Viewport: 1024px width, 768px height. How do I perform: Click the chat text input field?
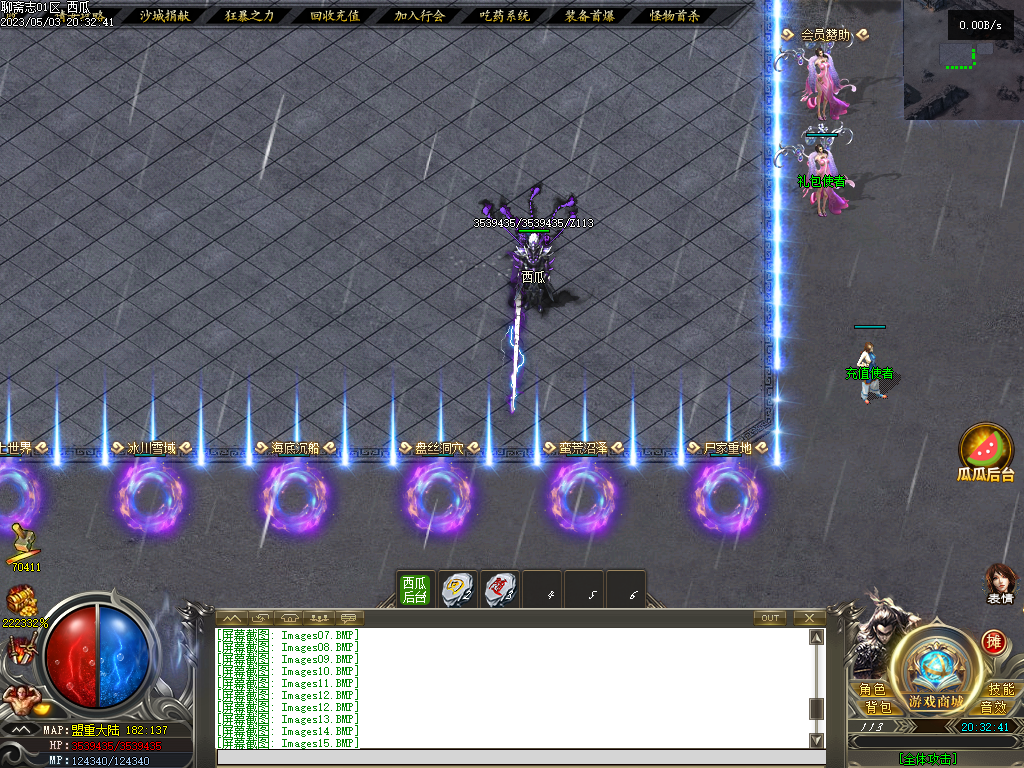510,758
